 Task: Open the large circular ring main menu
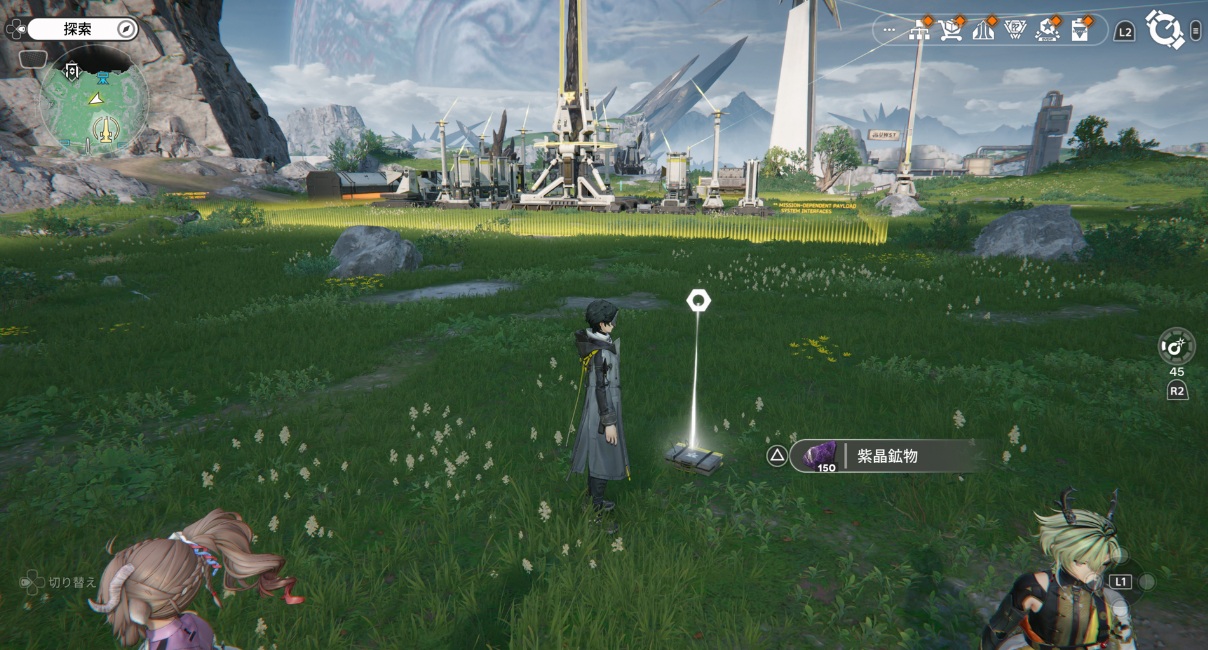(x=1164, y=29)
